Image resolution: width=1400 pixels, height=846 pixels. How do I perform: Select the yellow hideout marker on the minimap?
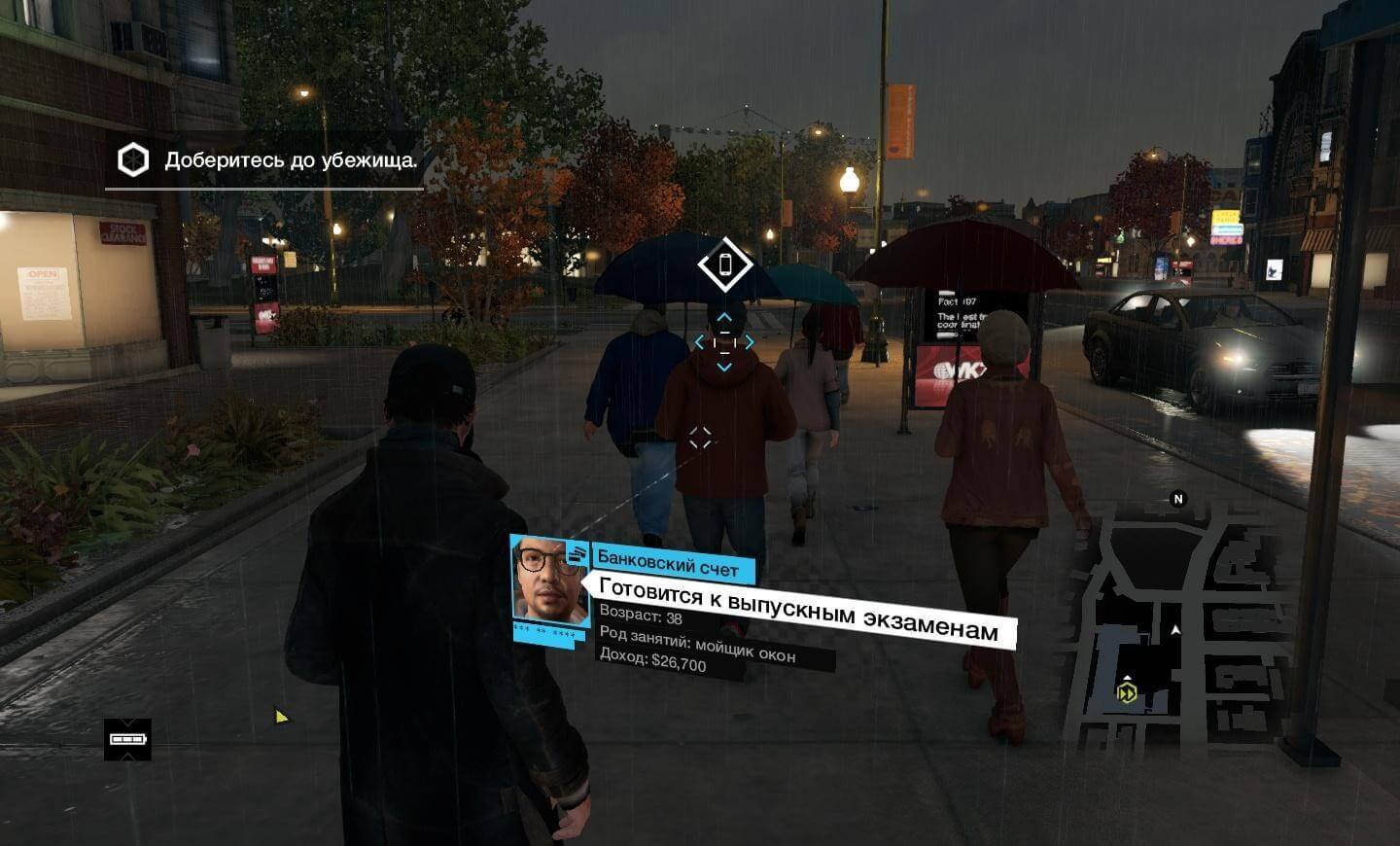coord(1127,692)
